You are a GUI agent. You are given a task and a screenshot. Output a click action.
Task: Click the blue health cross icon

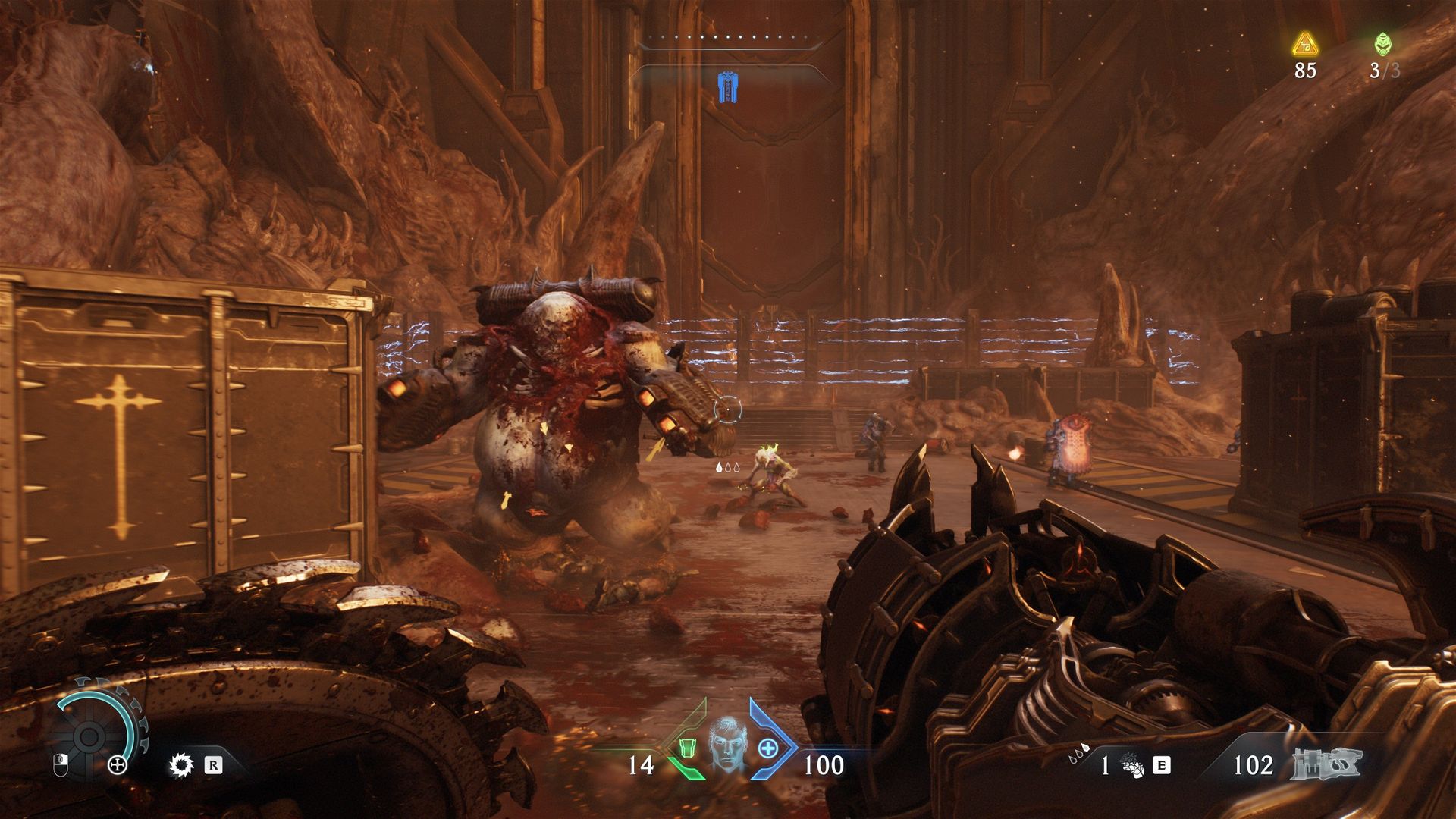pos(768,748)
